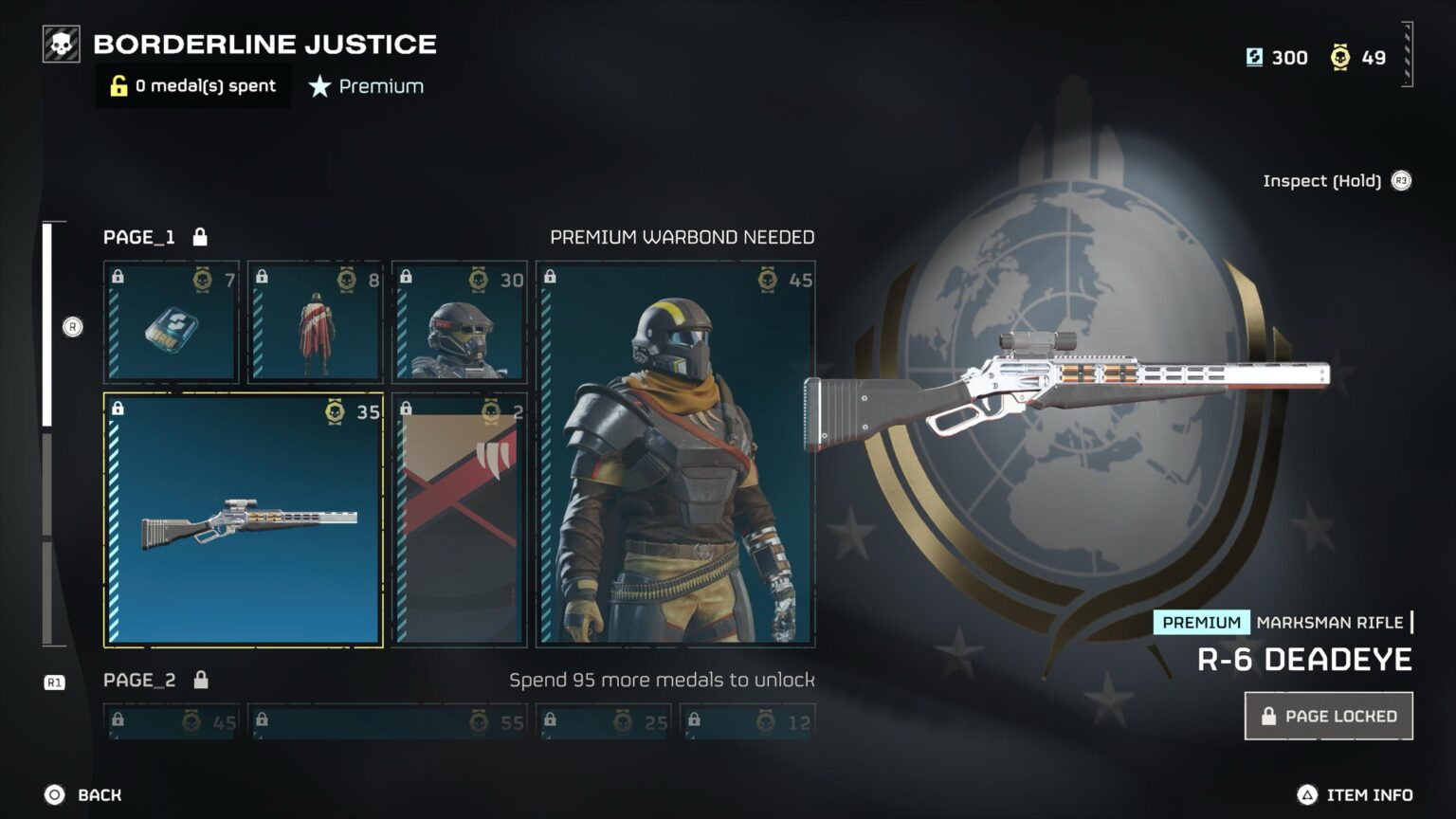1456x819 pixels.
Task: Select the Supply Pack booster card costing 7 medals
Action: [171, 322]
